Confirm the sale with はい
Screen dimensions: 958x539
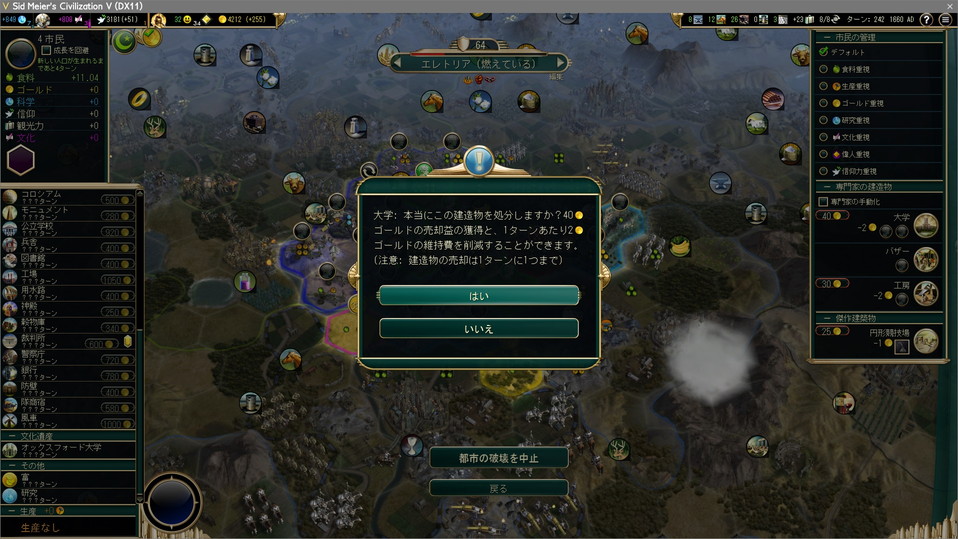tap(479, 296)
